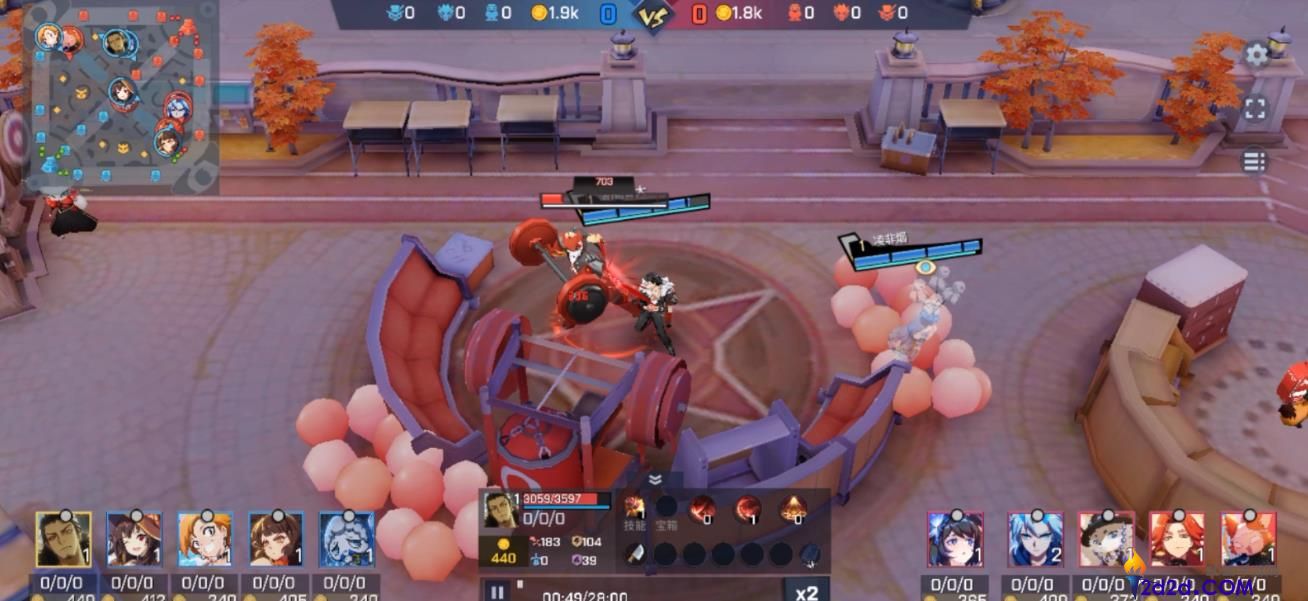Screen dimensions: 1308x601
Task: Pause the replay playback
Action: tap(497, 592)
